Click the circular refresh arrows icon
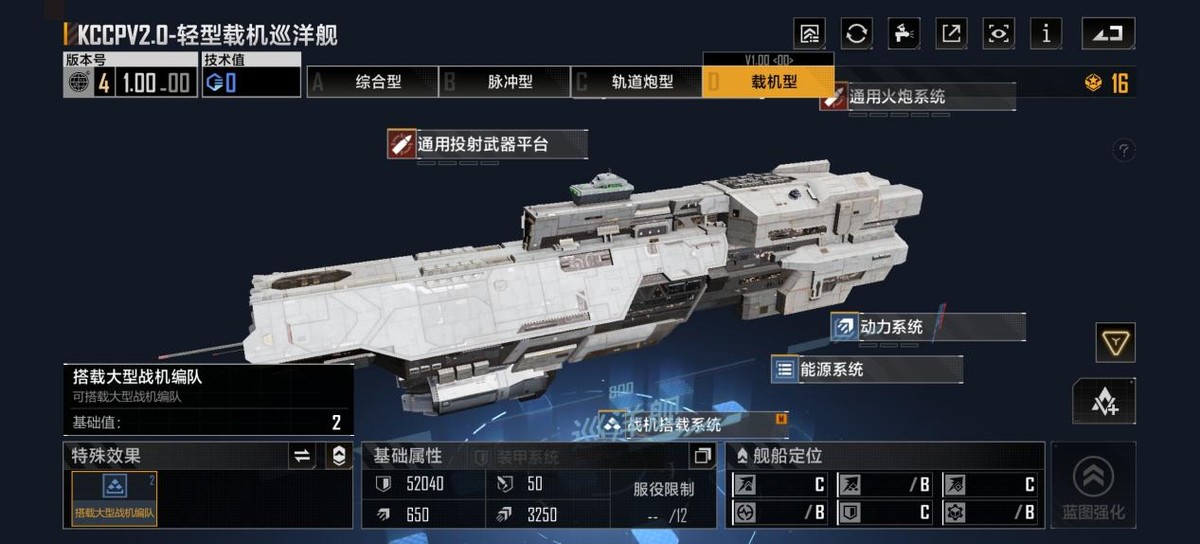 click(x=856, y=34)
